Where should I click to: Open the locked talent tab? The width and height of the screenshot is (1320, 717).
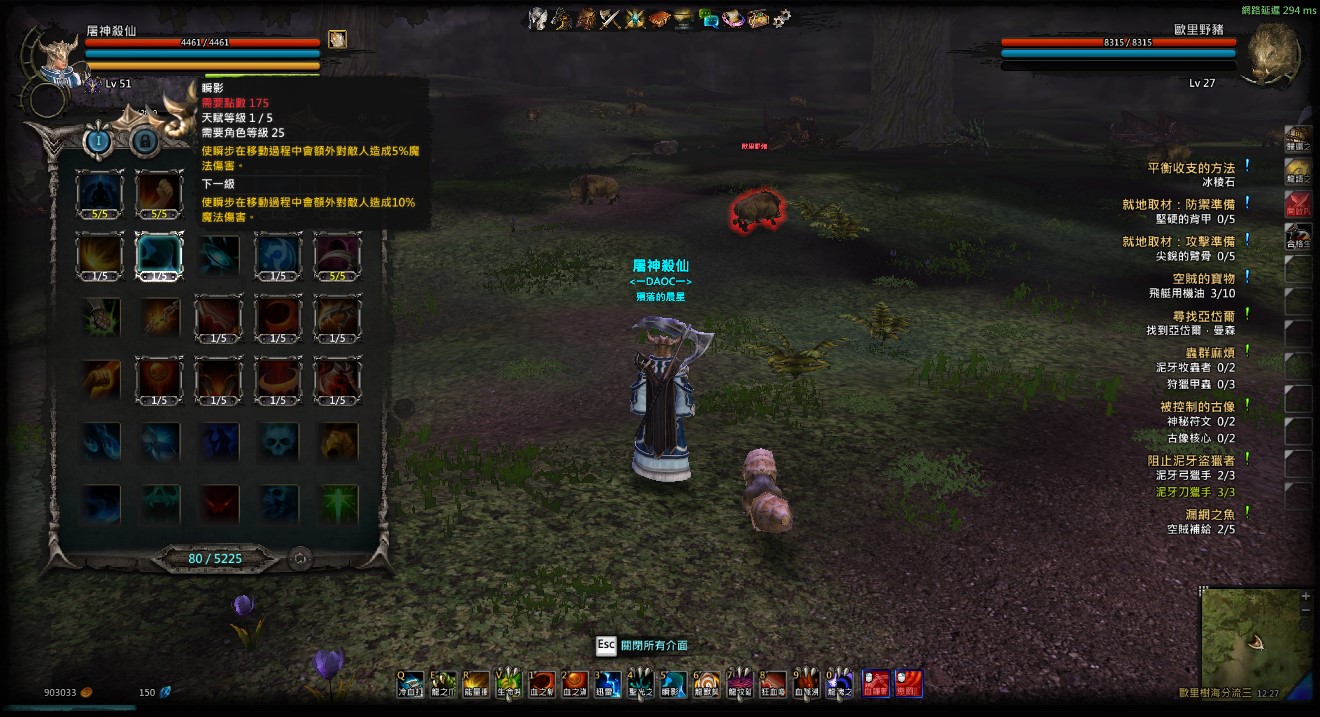tap(144, 141)
